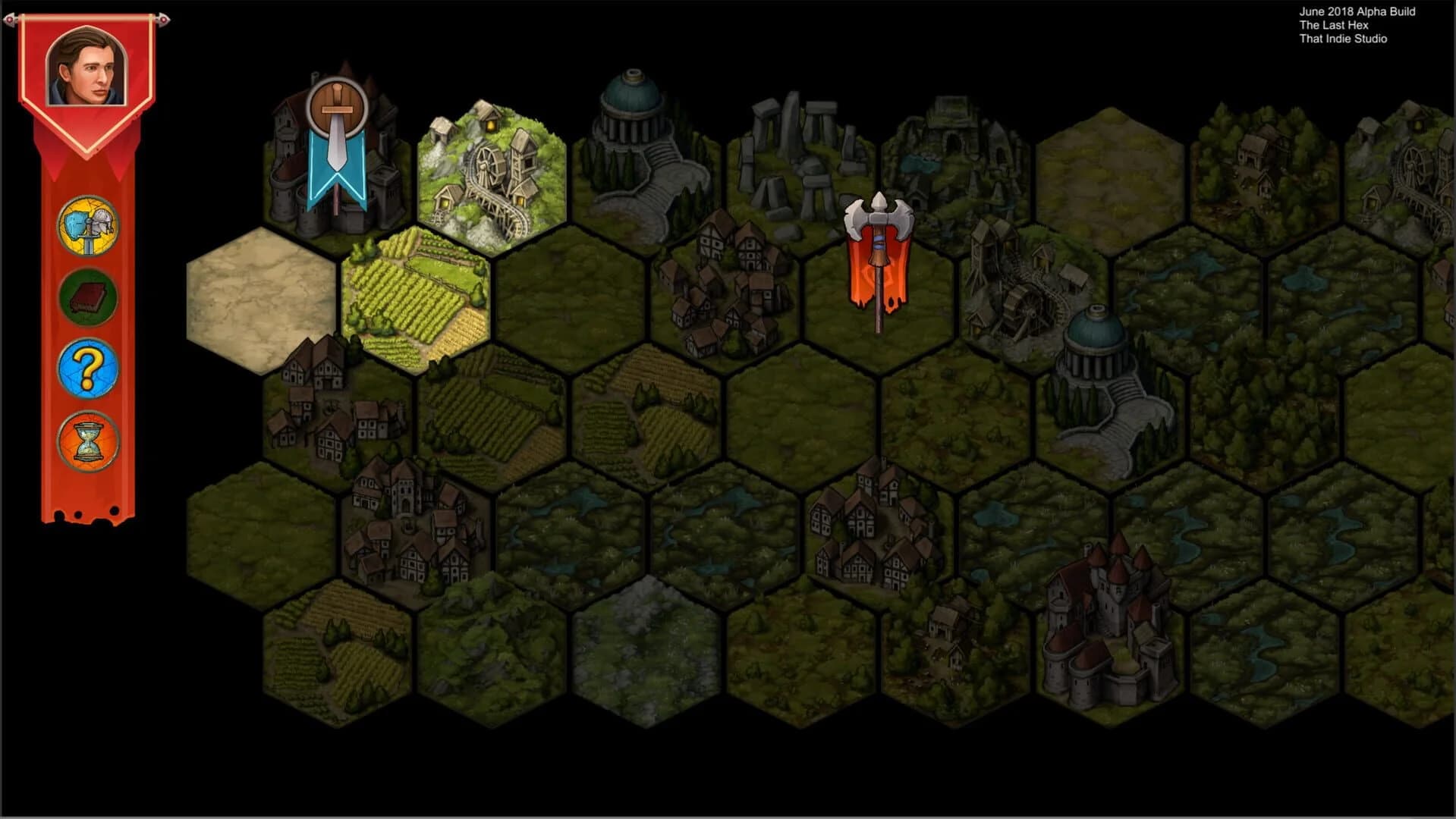Click 'That Indie Studio' label
Screen dimensions: 1456x819
[x=1342, y=38]
